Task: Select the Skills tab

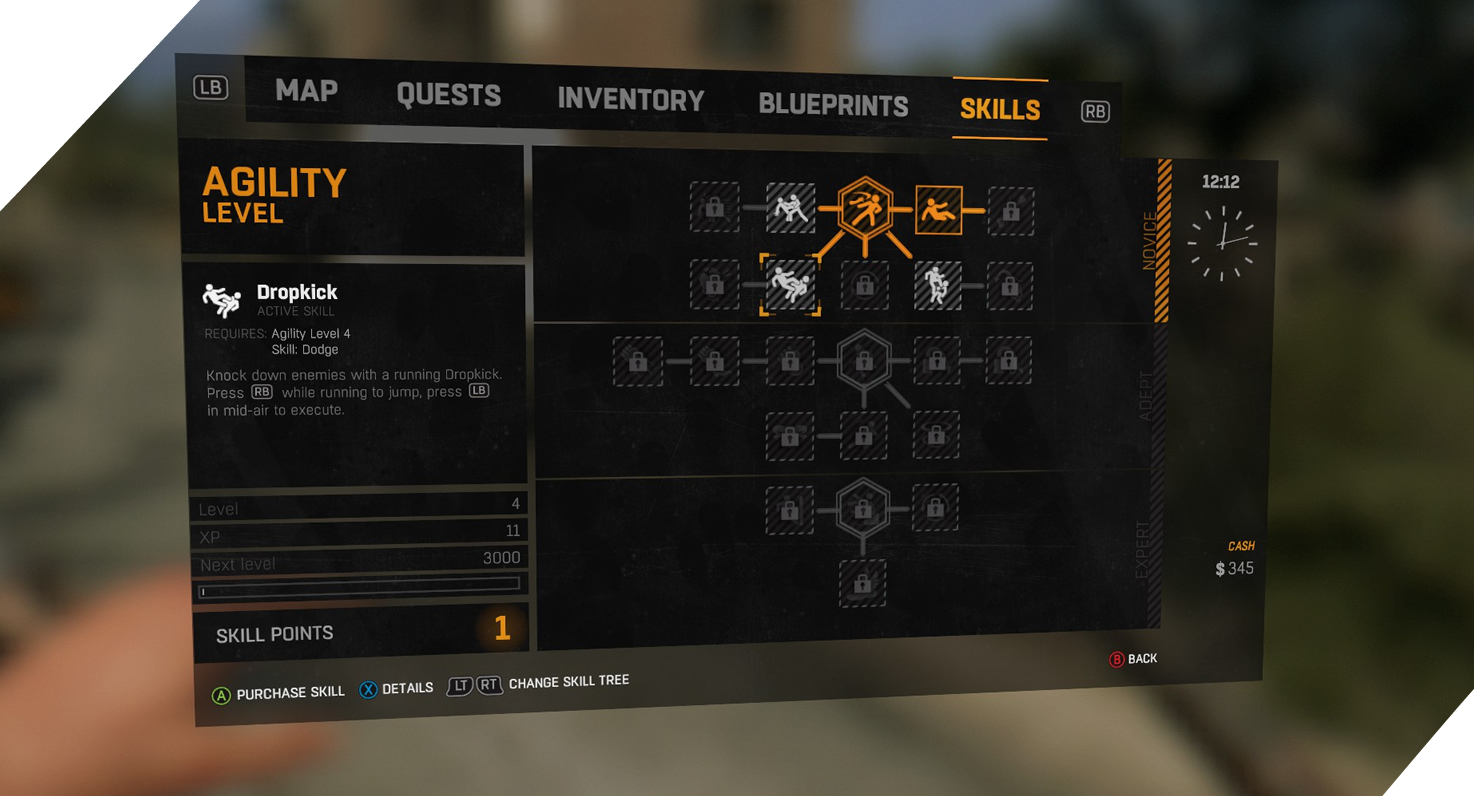Action: [999, 109]
